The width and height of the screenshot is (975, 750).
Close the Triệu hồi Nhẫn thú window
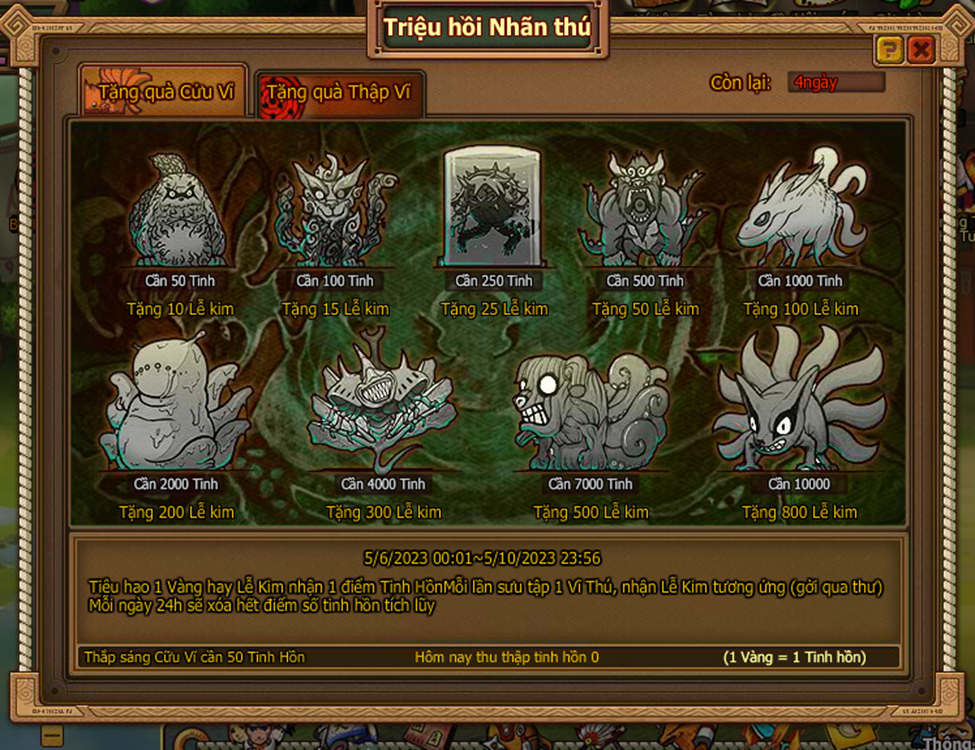tap(921, 50)
